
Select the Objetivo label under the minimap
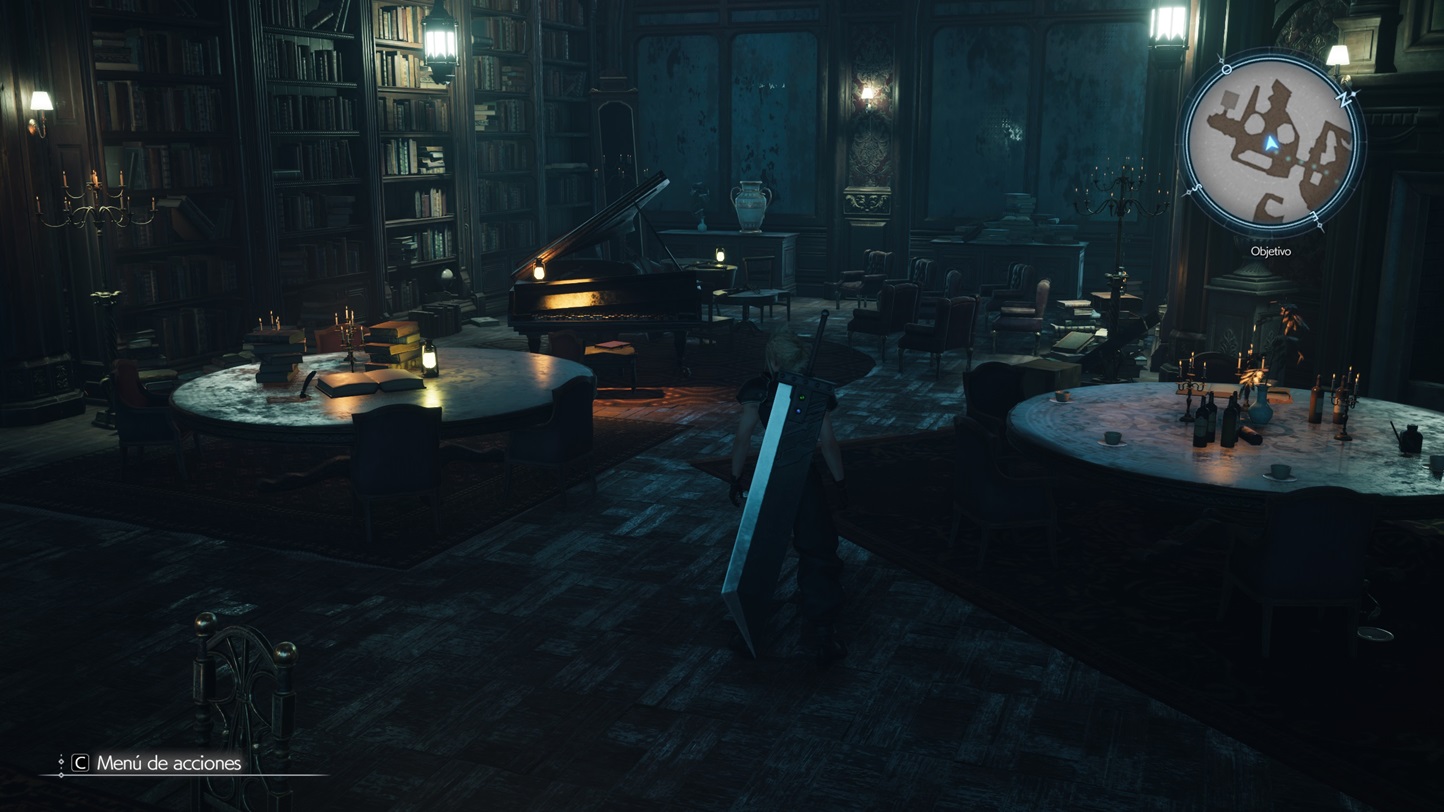[1270, 251]
